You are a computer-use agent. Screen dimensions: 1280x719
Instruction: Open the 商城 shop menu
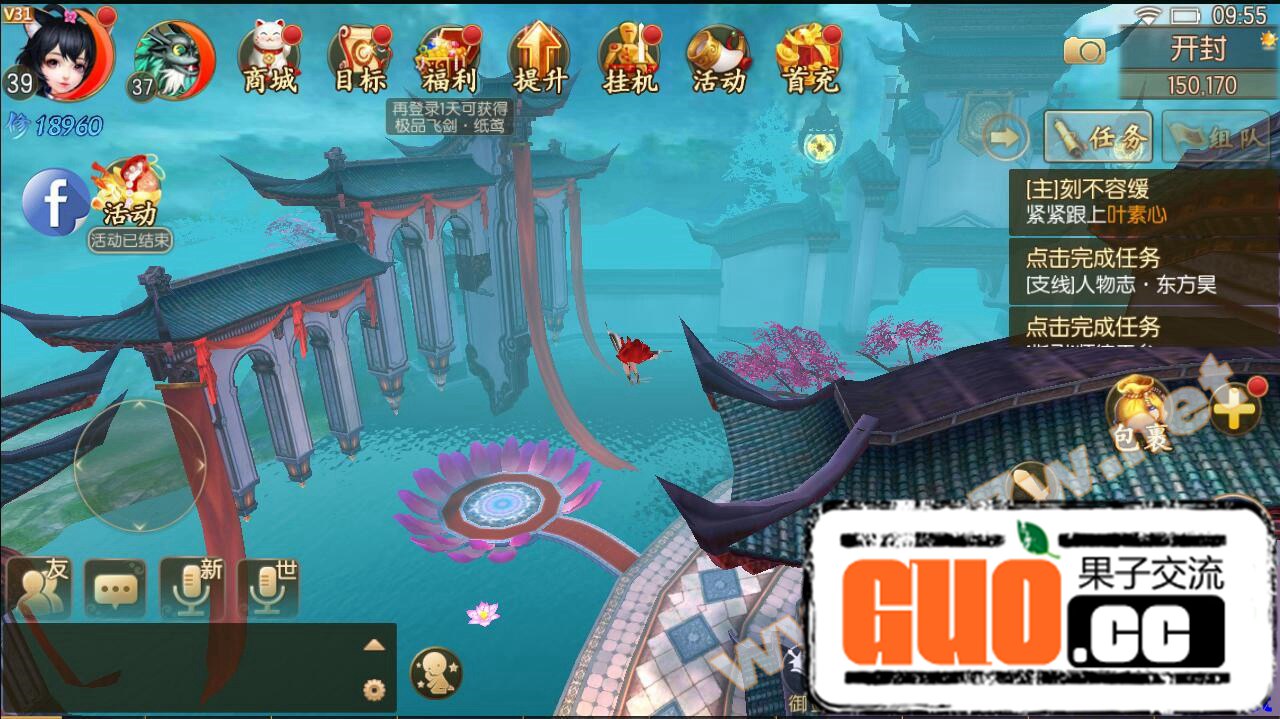click(270, 58)
